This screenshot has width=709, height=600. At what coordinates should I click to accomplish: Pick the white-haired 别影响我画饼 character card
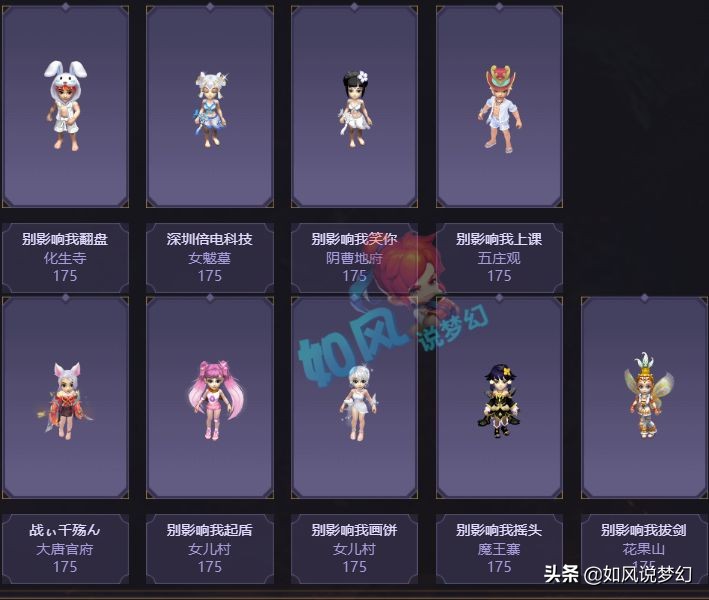(355, 397)
